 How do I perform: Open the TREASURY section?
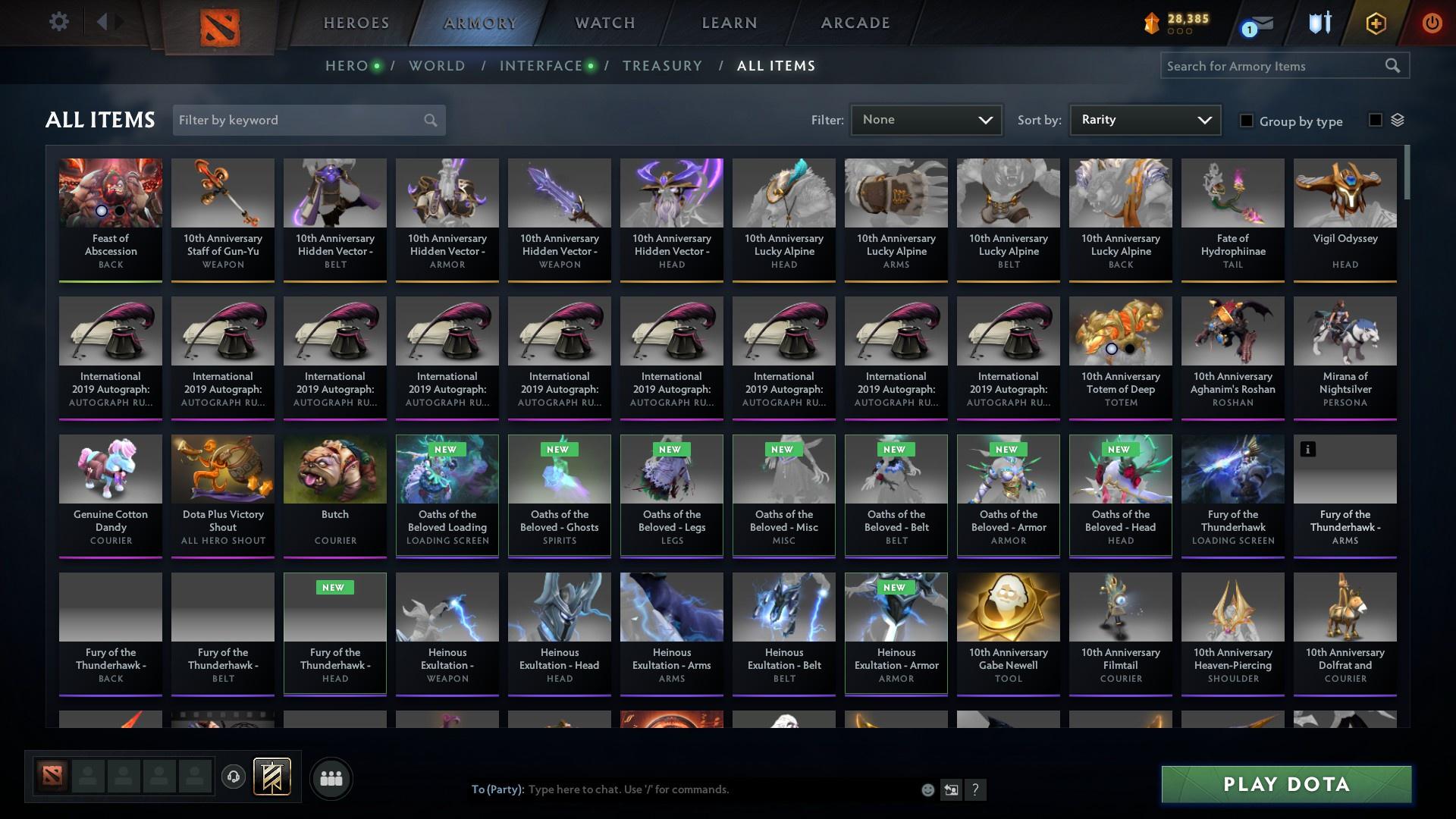[662, 66]
